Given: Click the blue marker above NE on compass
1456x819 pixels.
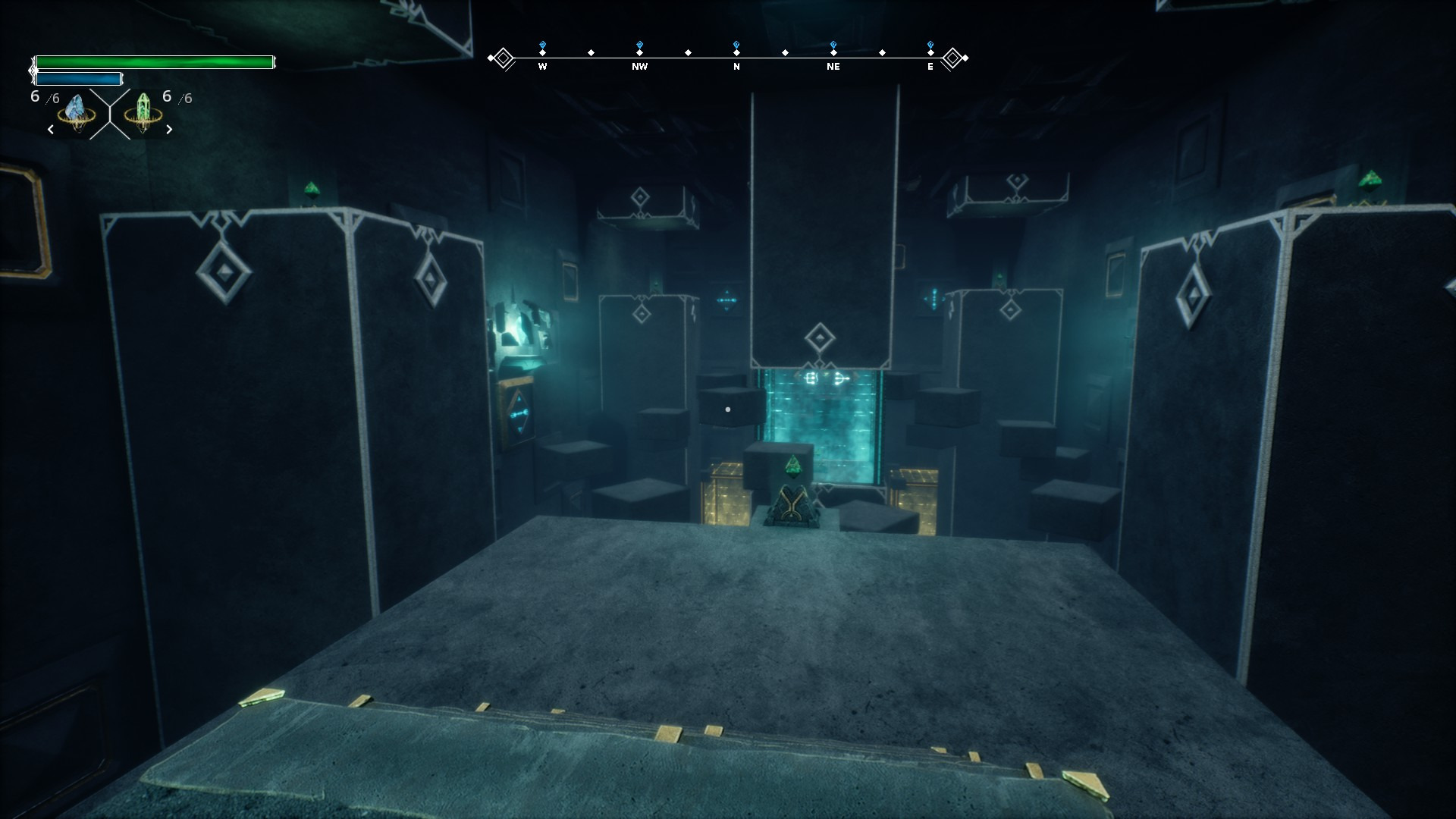Looking at the screenshot, I should pos(833,45).
